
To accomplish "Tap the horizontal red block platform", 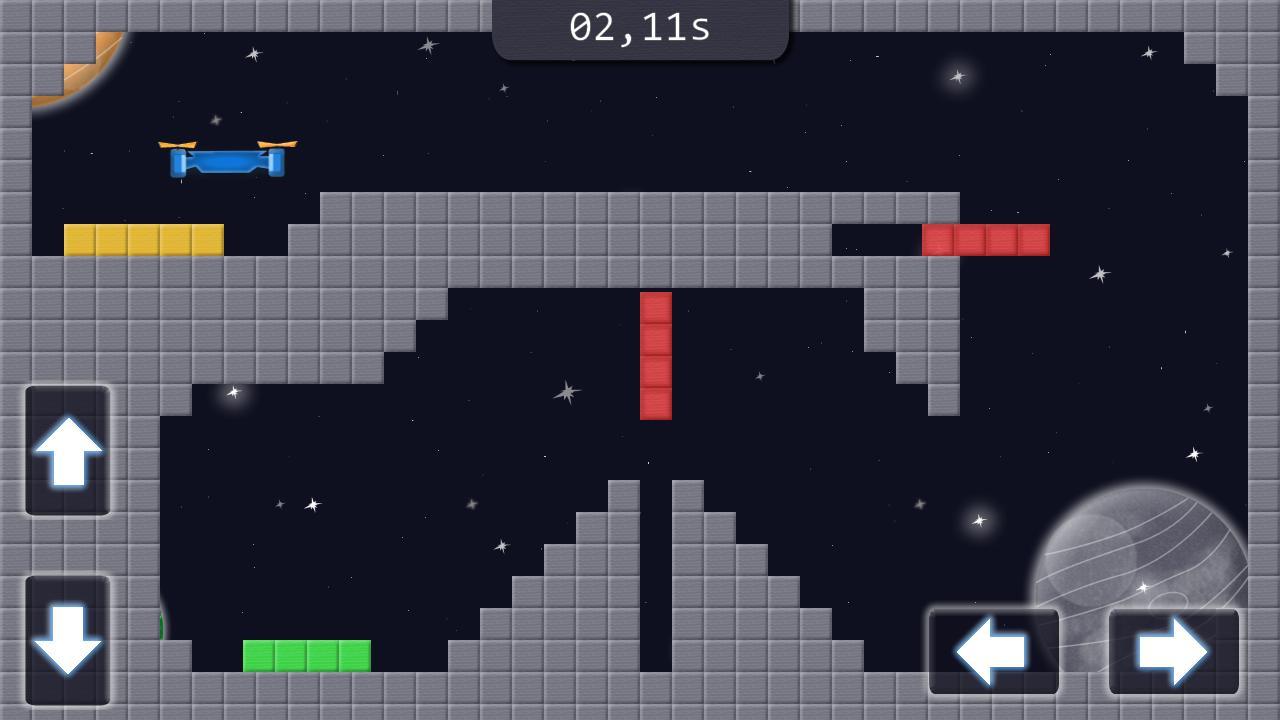I will pyautogui.click(x=985, y=240).
